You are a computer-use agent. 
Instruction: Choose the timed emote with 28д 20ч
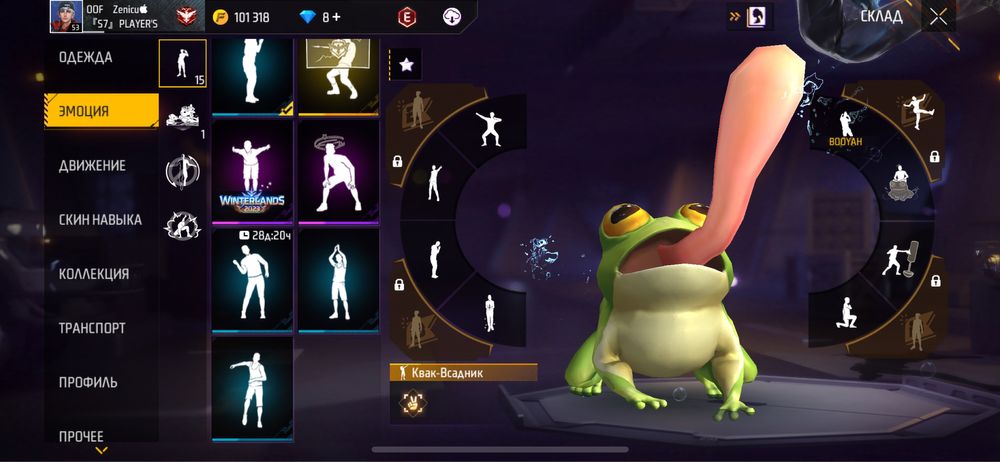[252, 279]
